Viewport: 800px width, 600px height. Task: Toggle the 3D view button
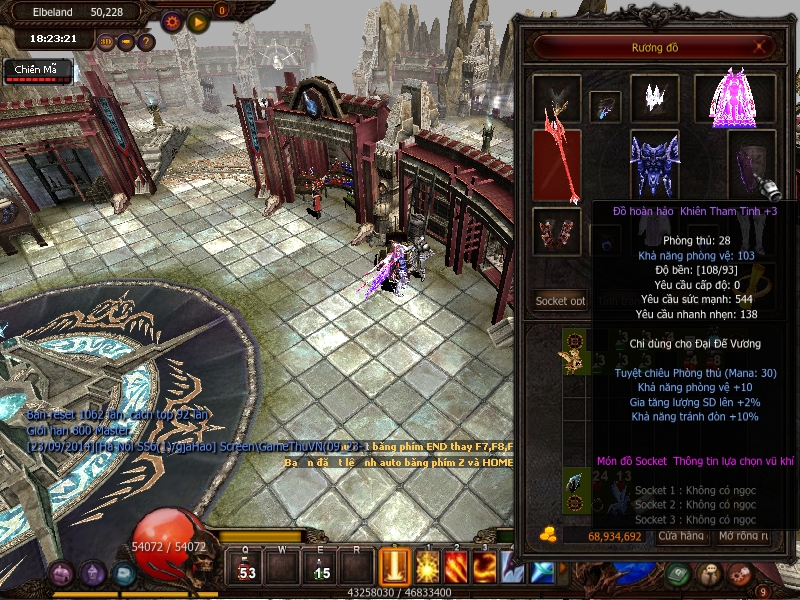(107, 42)
